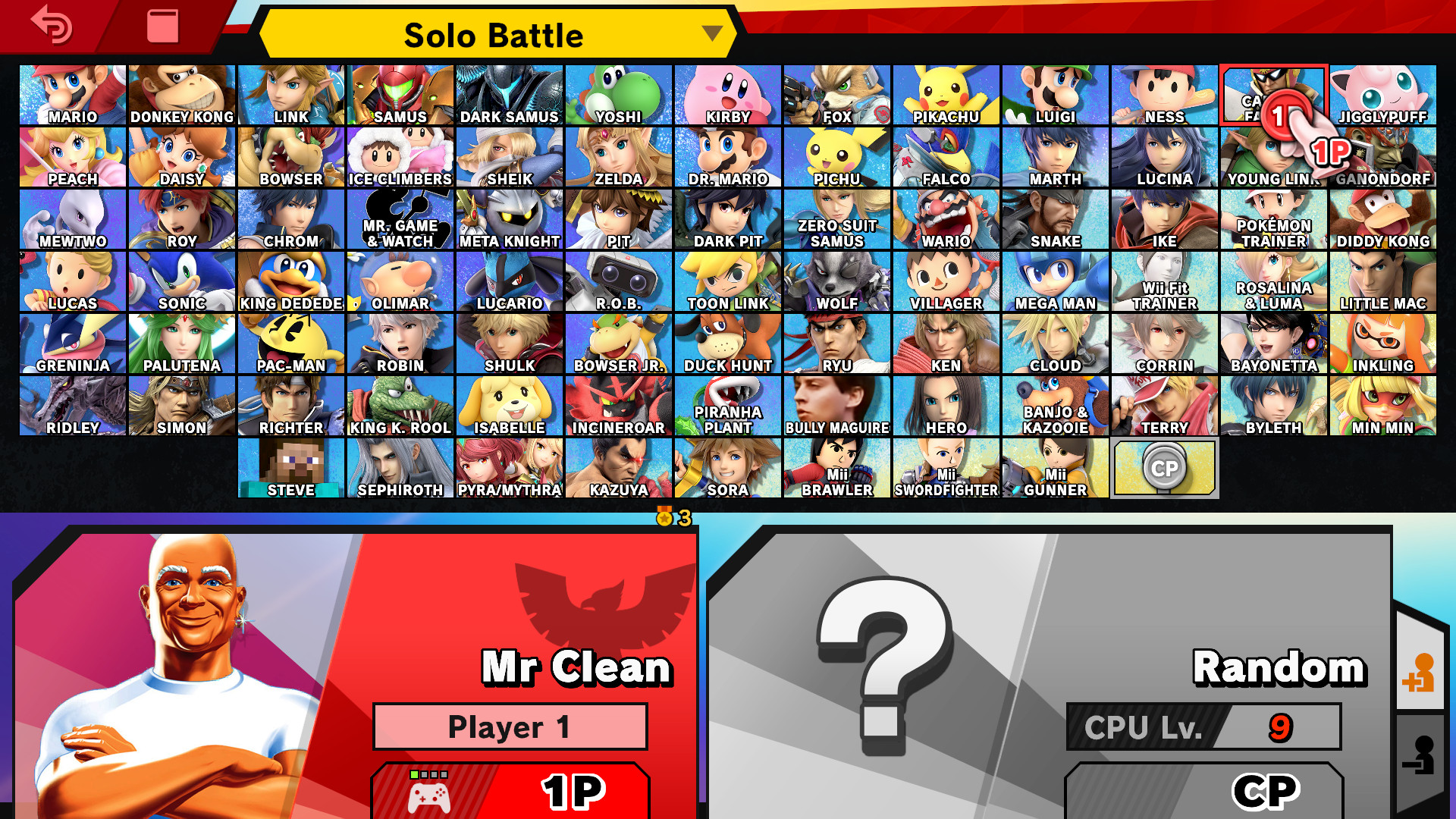The image size is (1456, 819).
Task: Pick Banjo & Kazooie from the roster
Action: [1055, 406]
